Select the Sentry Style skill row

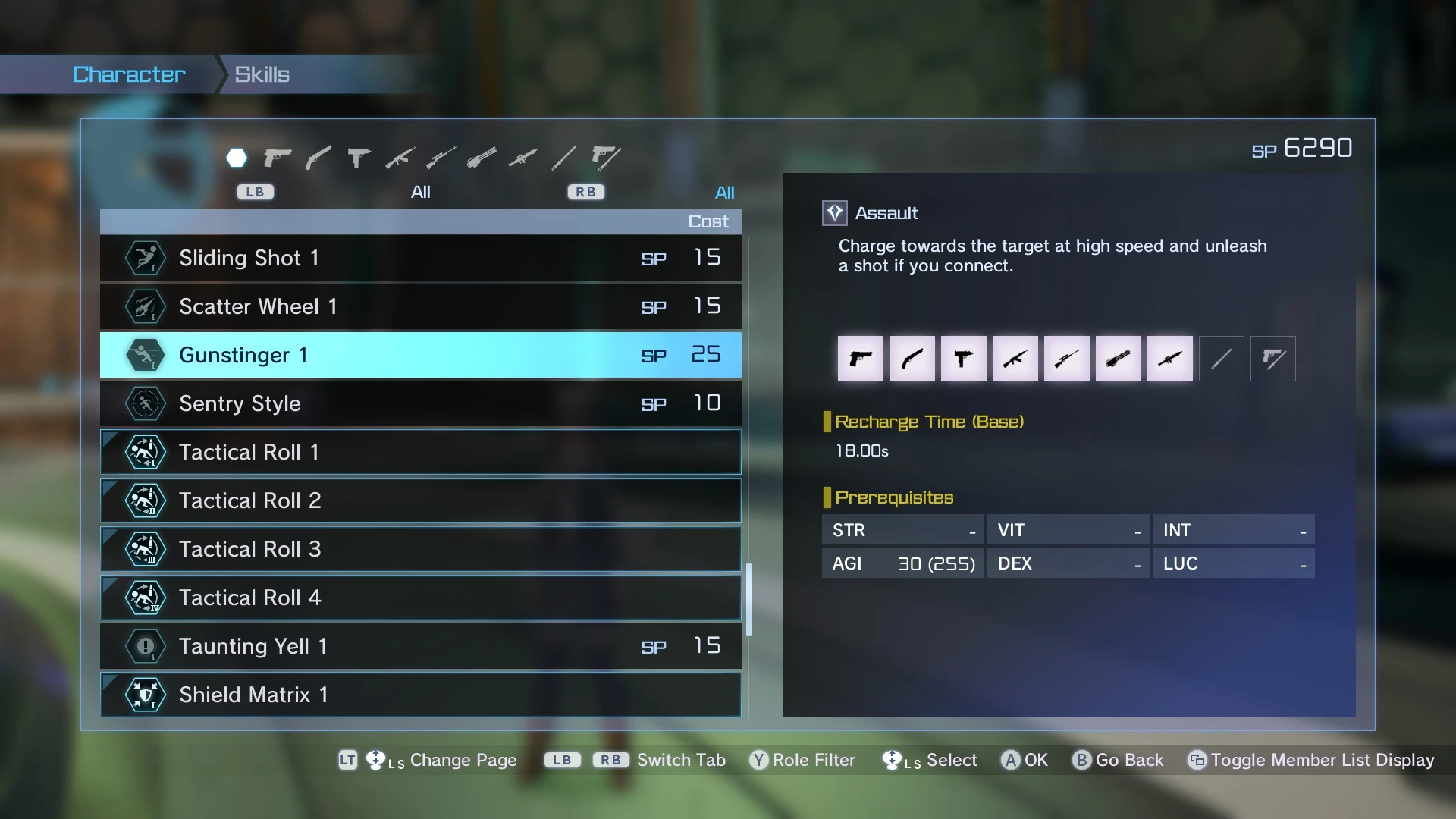(420, 403)
